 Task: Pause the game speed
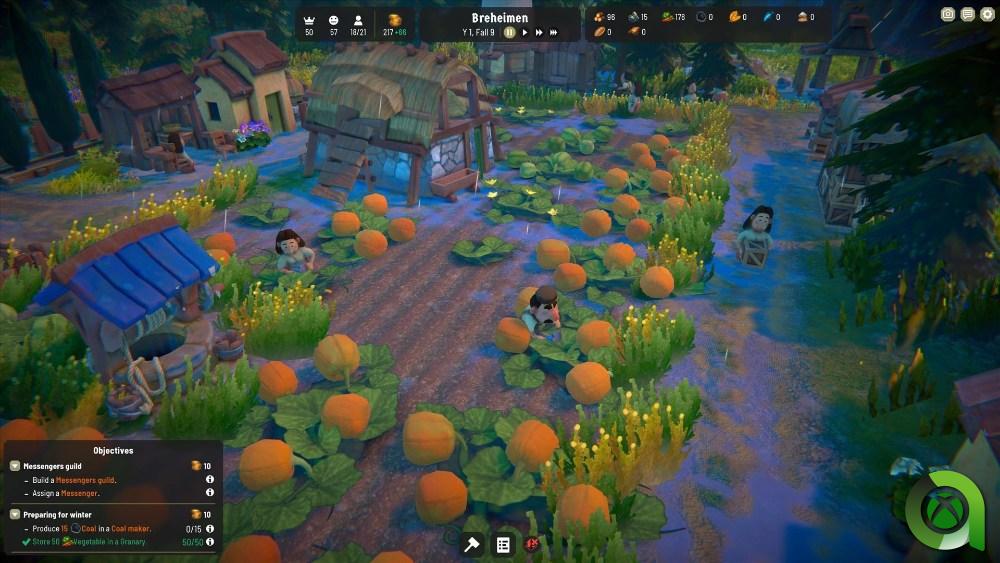(x=509, y=32)
